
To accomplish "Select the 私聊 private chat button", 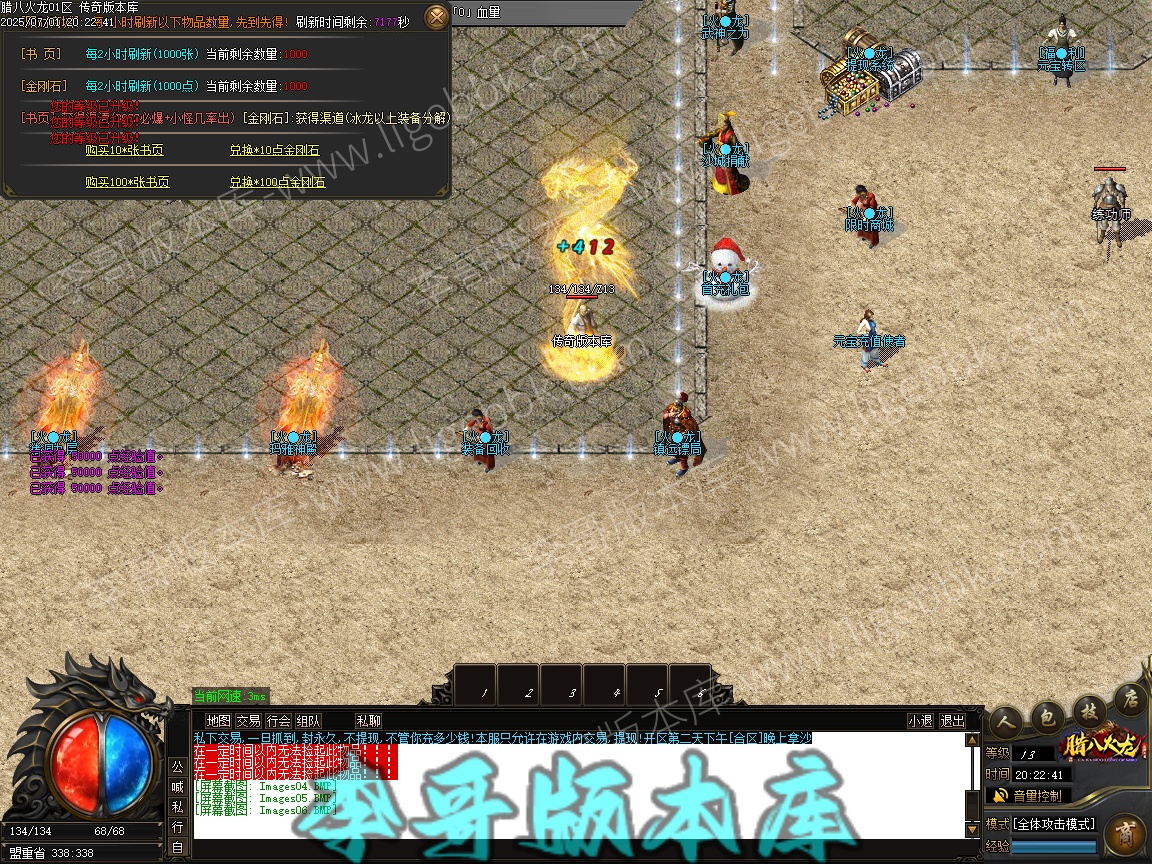I will point(368,720).
